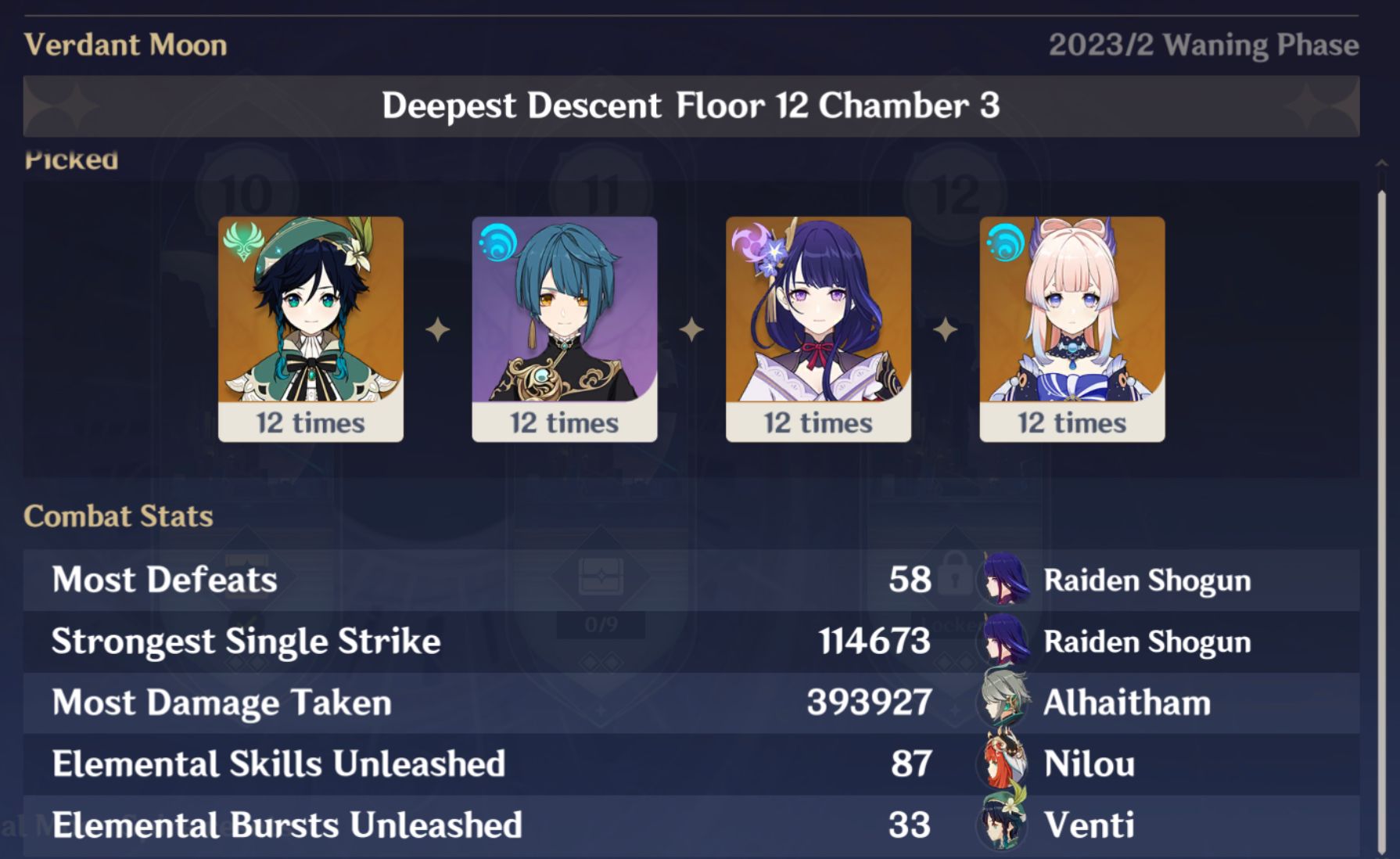Click the Most Defeats stat row
The height and width of the screenshot is (859, 1400).
tap(469, 580)
